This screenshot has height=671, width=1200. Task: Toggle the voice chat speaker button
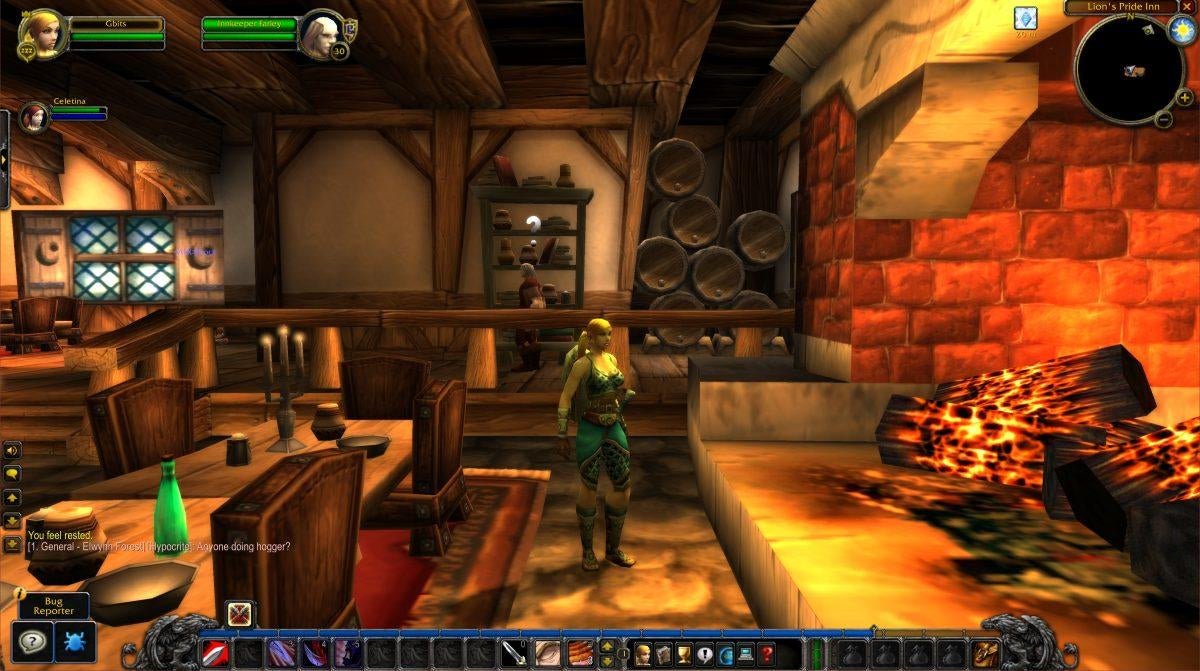click(12, 450)
